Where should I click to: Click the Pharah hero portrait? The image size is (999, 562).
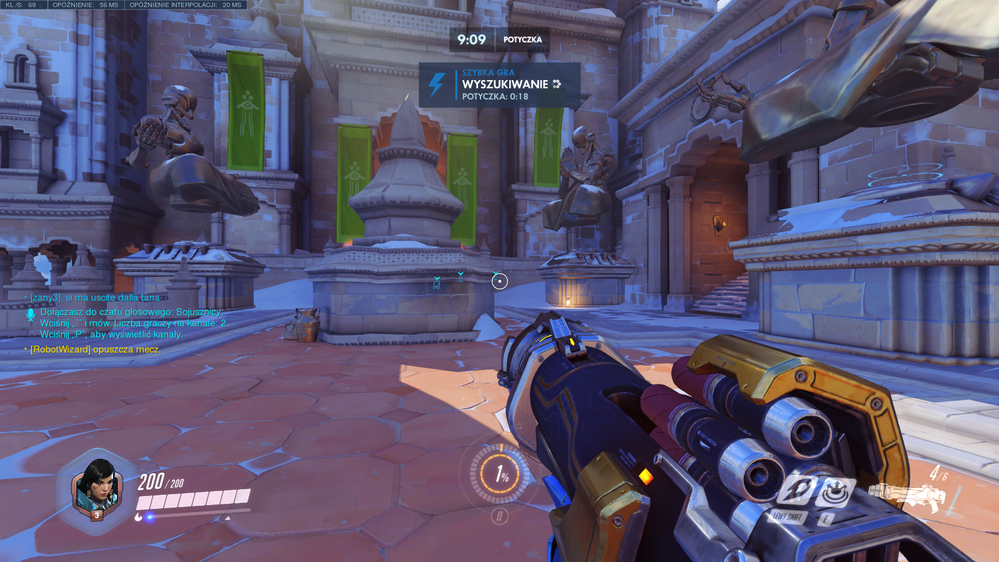[x=97, y=489]
